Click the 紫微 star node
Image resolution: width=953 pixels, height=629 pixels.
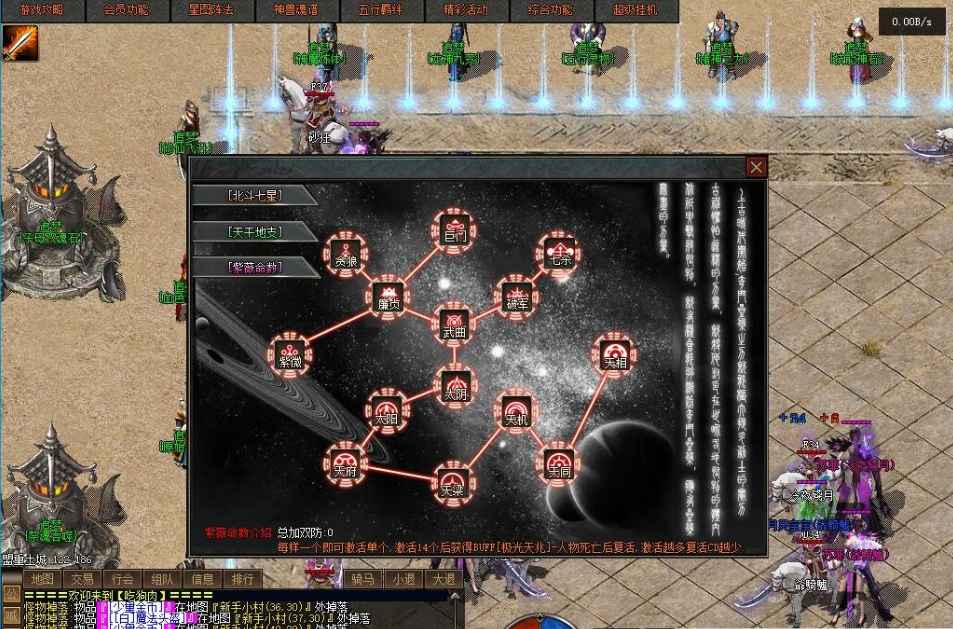coord(290,356)
